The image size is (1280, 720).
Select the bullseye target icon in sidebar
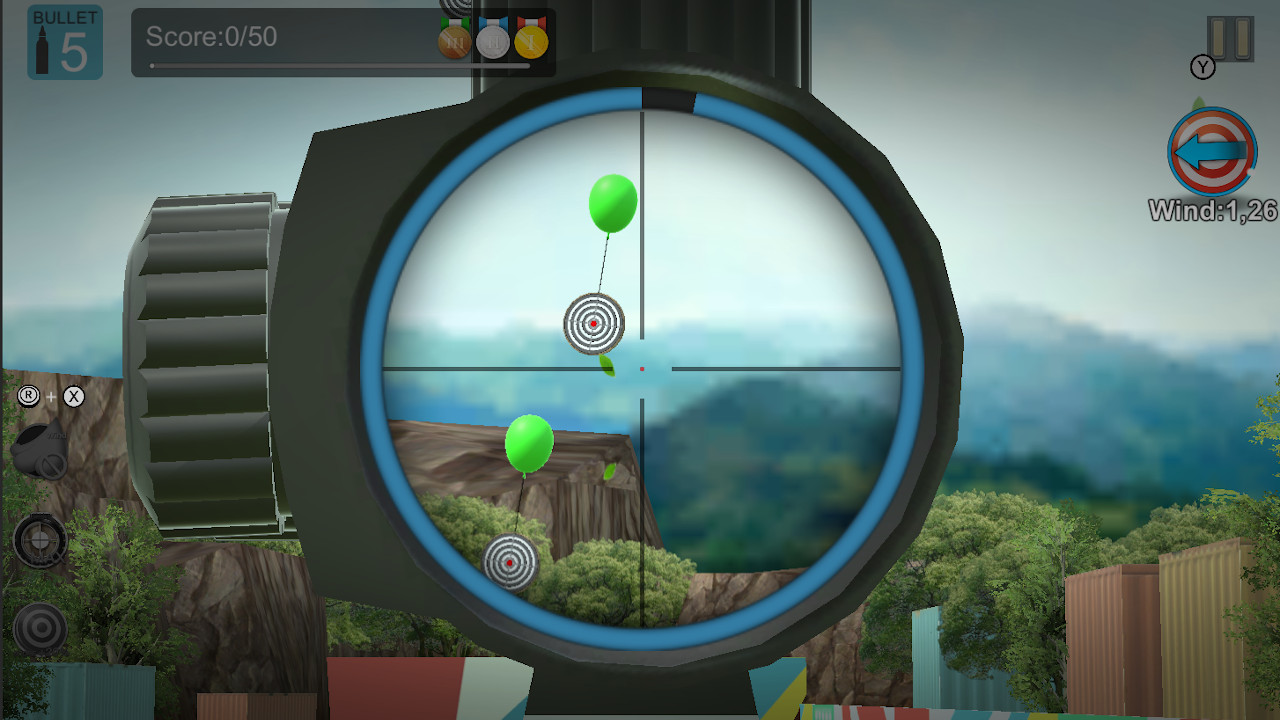(x=40, y=628)
